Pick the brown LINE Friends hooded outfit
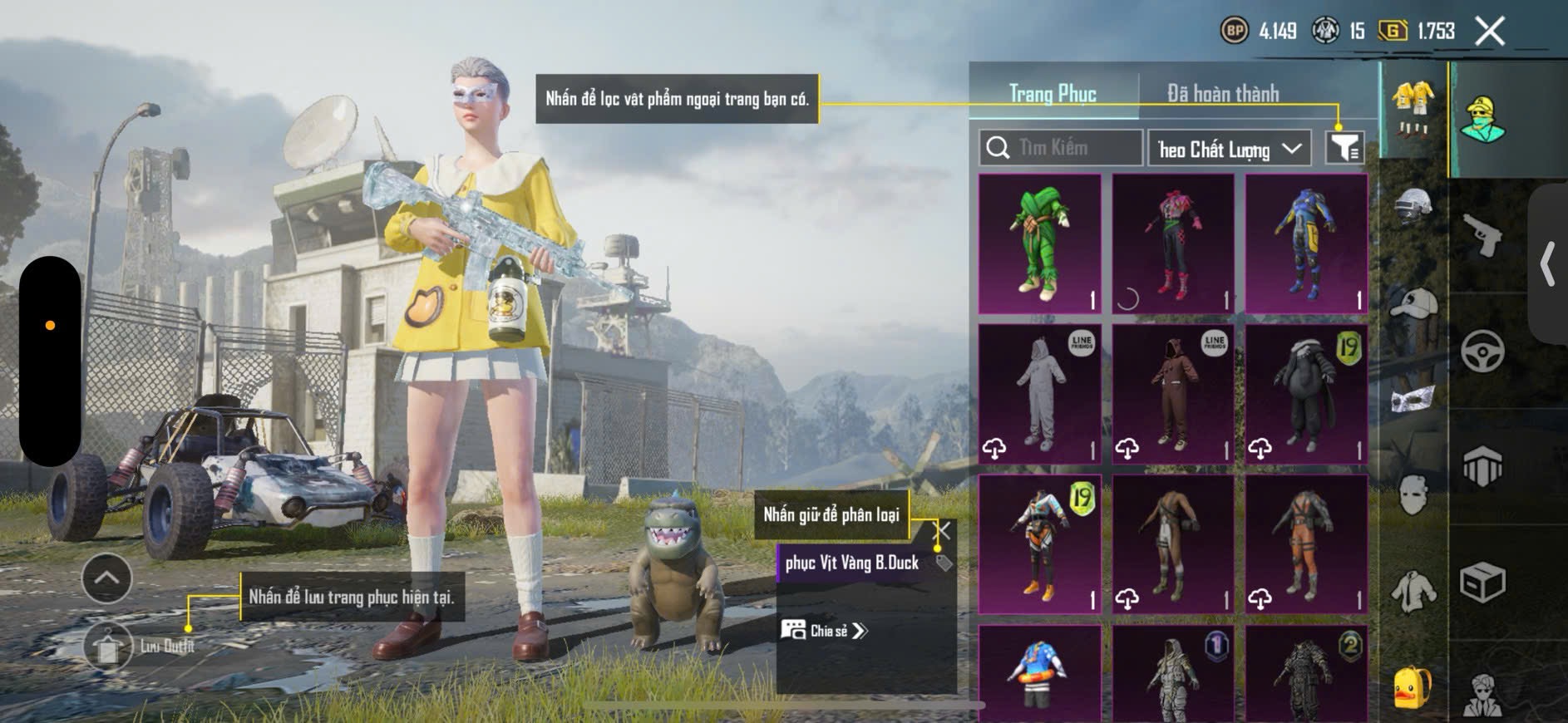Viewport: 1568px width, 723px height. tap(1173, 393)
